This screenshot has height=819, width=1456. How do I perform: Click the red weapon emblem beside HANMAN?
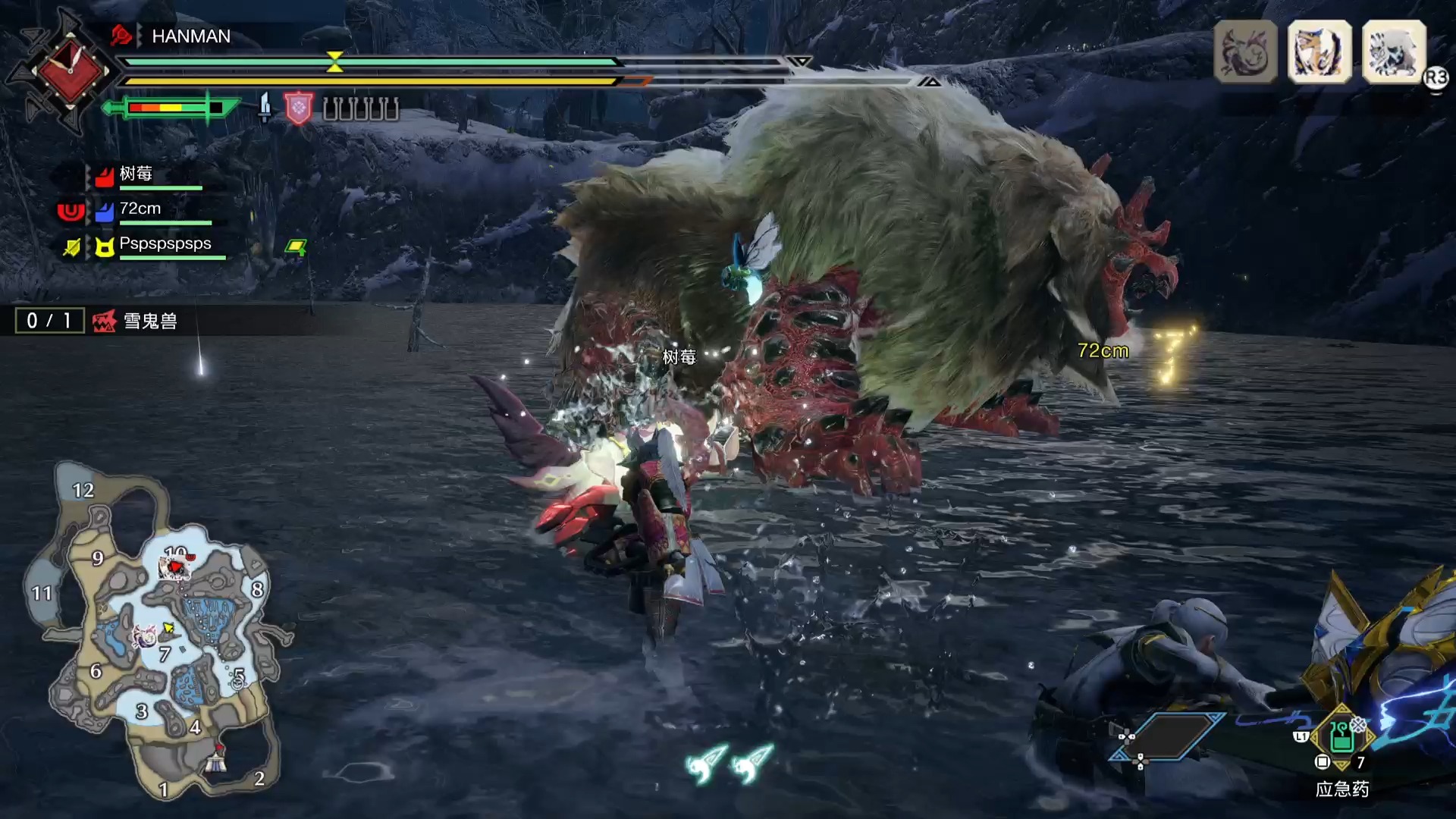click(x=70, y=71)
